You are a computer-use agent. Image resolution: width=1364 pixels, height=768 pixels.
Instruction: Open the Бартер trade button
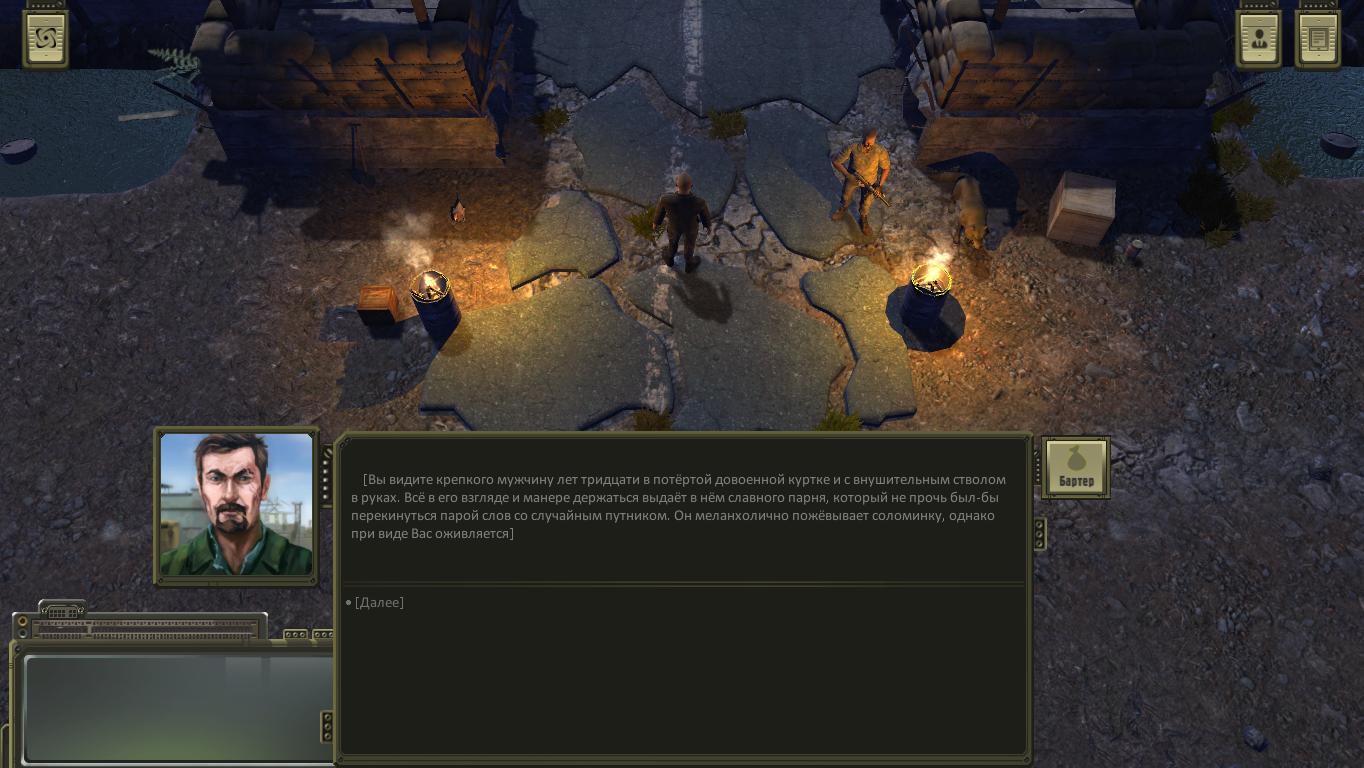point(1076,467)
